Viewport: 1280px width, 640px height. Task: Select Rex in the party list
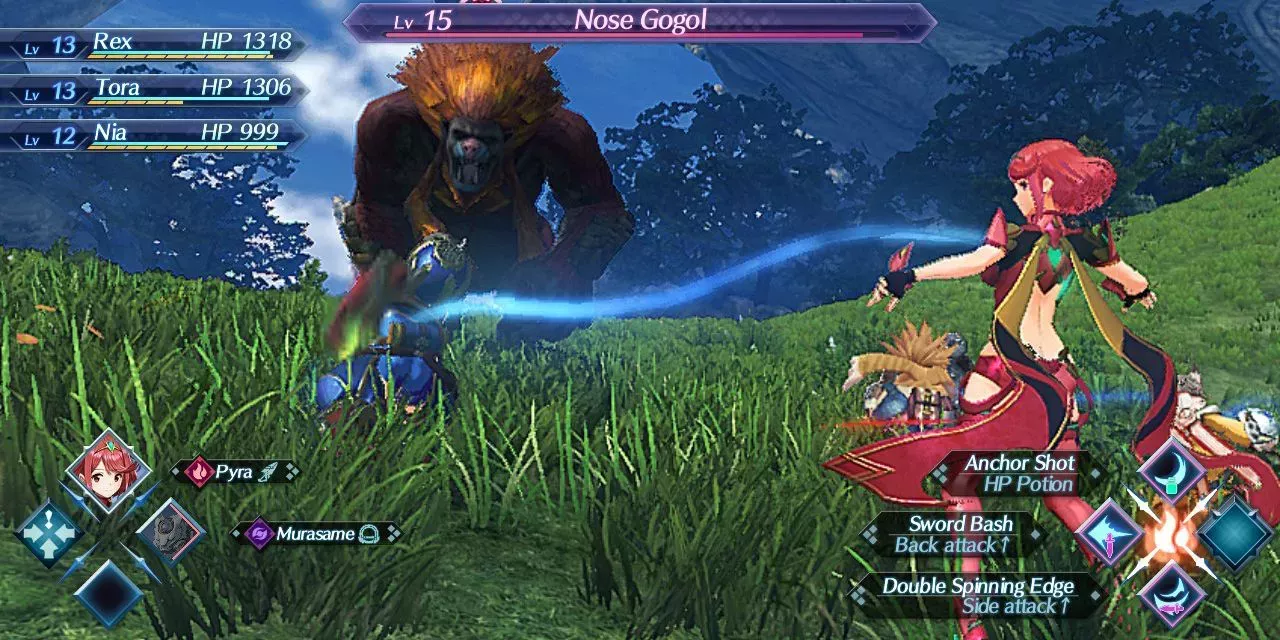pyautogui.click(x=150, y=44)
